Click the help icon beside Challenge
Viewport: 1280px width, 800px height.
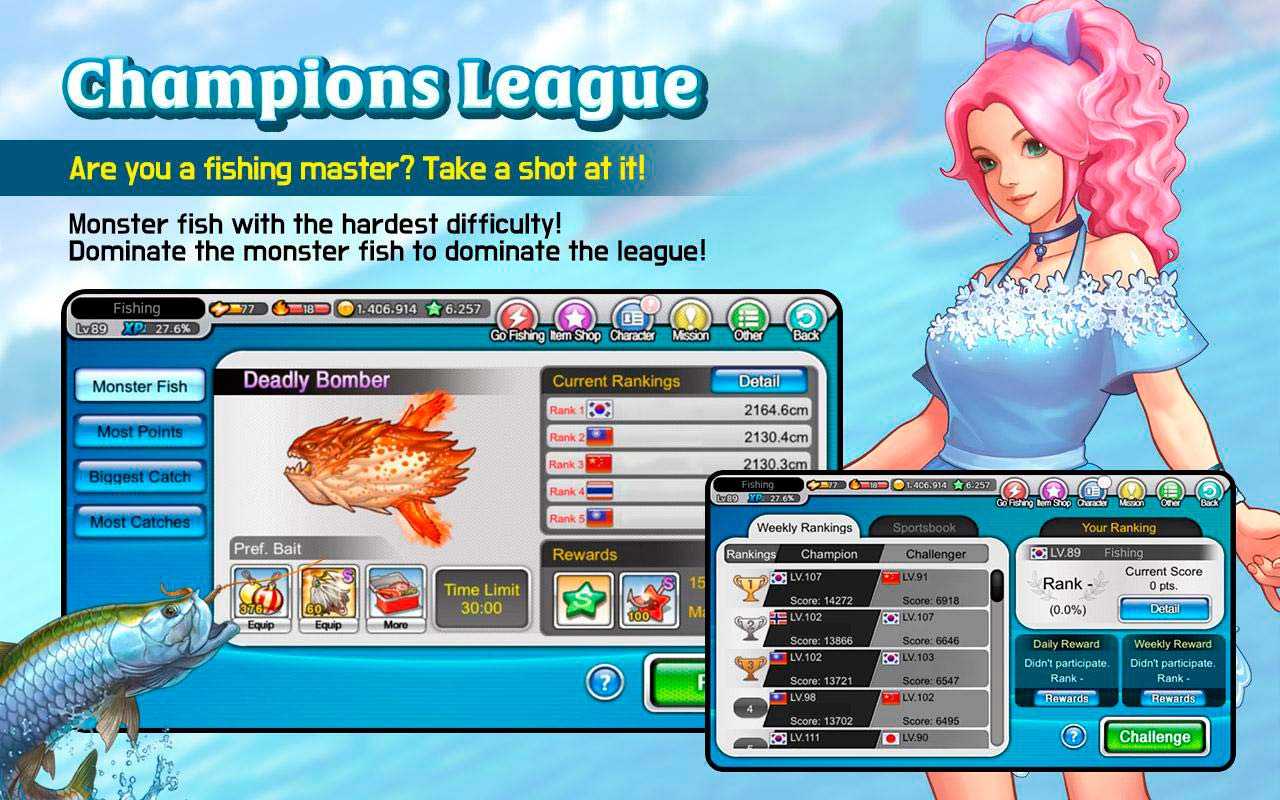1073,737
